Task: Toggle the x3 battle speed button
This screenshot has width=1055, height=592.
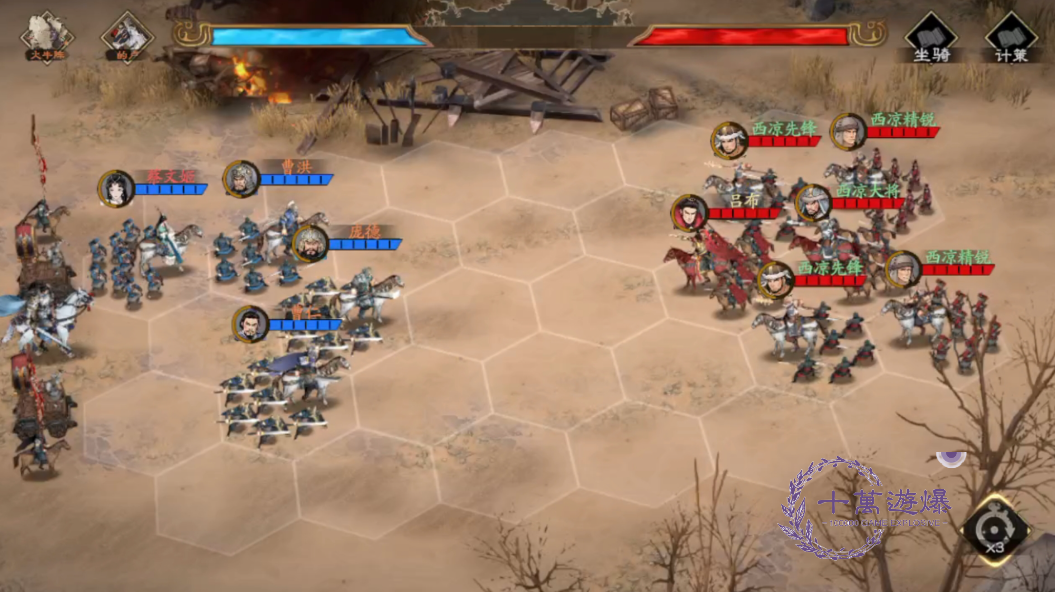Action: point(995,530)
